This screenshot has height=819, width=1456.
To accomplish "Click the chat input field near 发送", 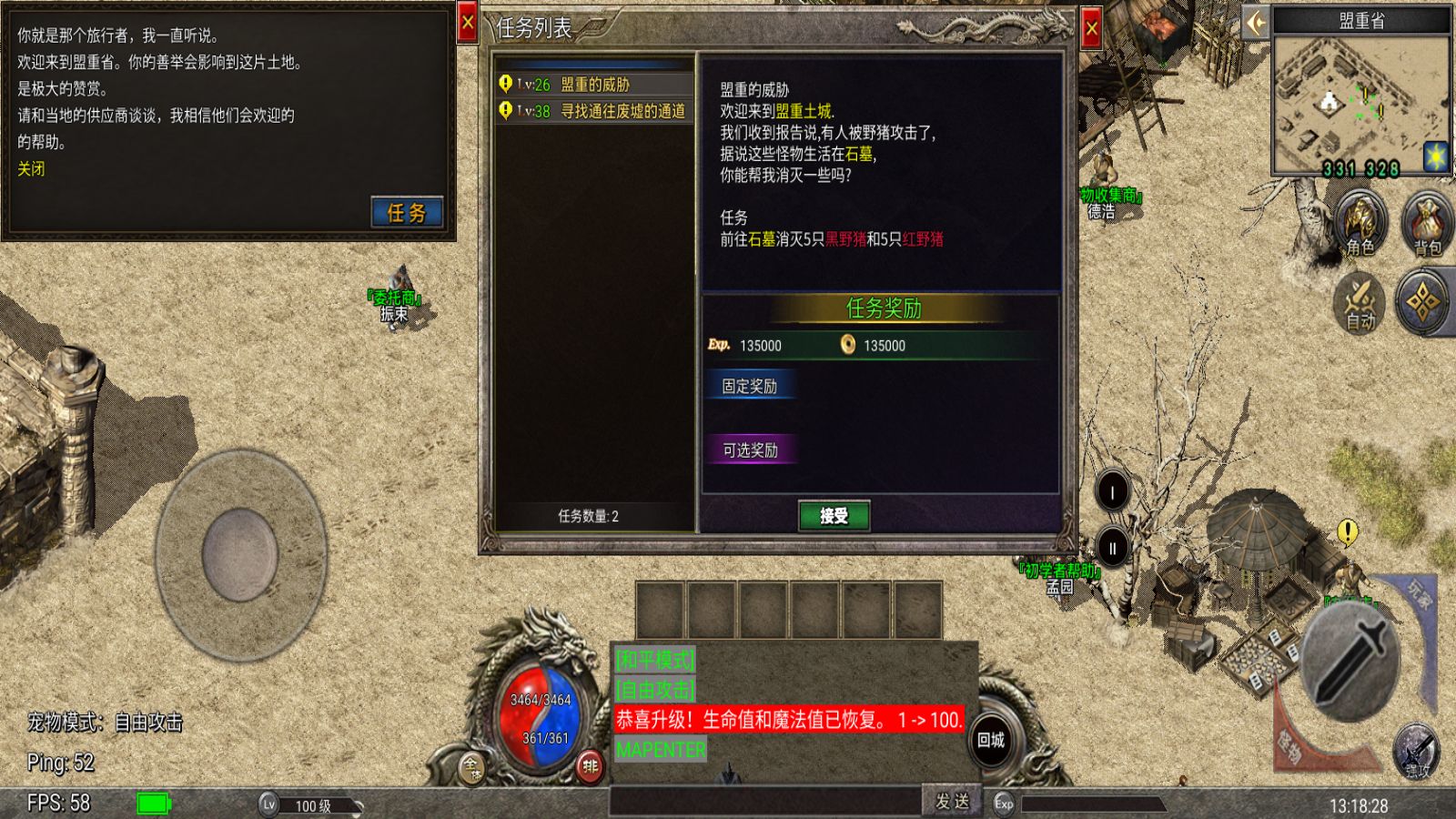I will (x=764, y=799).
